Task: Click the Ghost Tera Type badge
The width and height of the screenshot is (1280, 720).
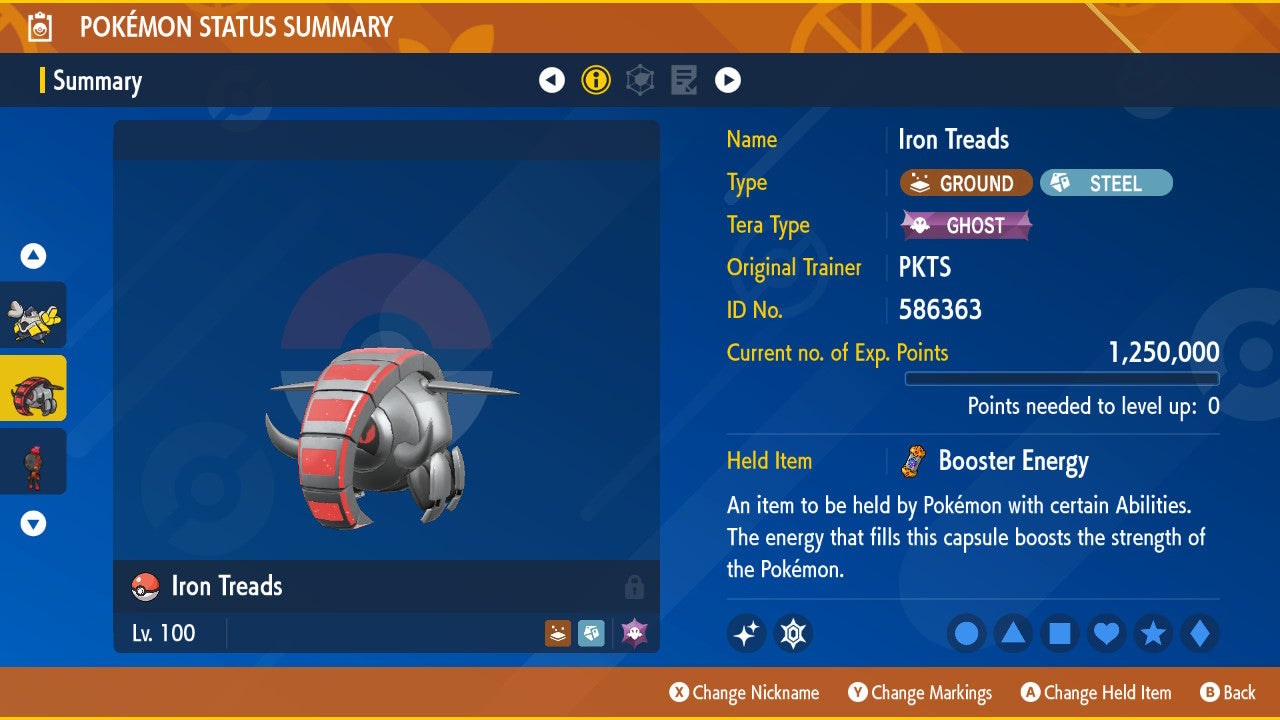Action: (966, 225)
